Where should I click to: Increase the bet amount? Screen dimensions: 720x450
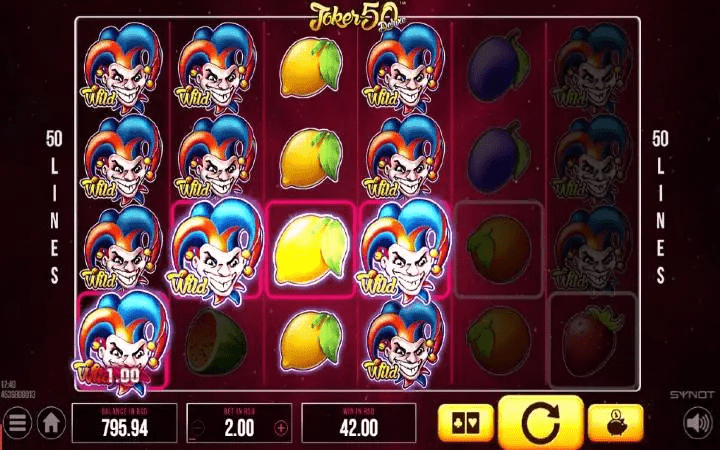coord(281,428)
